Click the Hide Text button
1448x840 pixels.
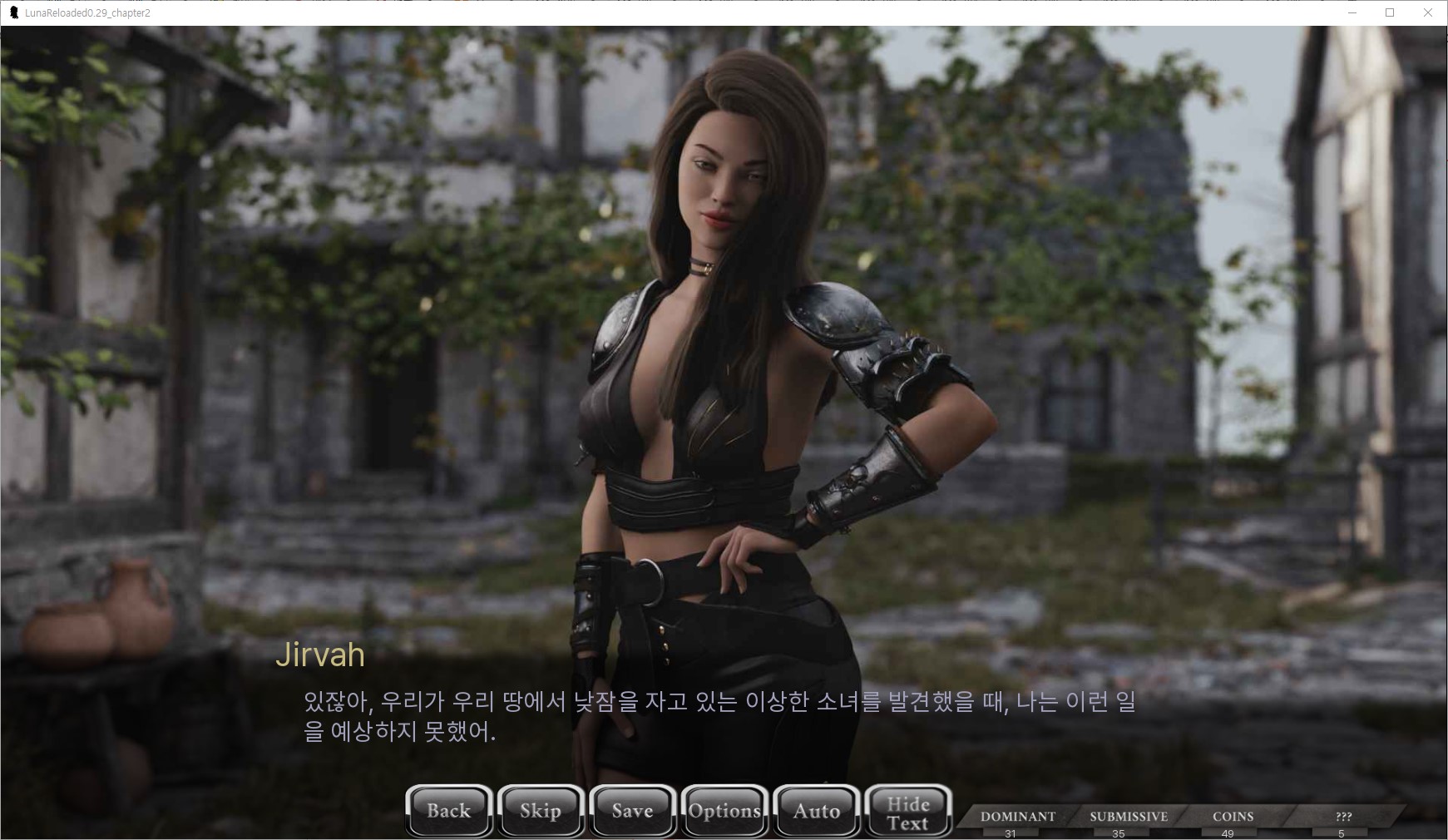click(x=907, y=813)
